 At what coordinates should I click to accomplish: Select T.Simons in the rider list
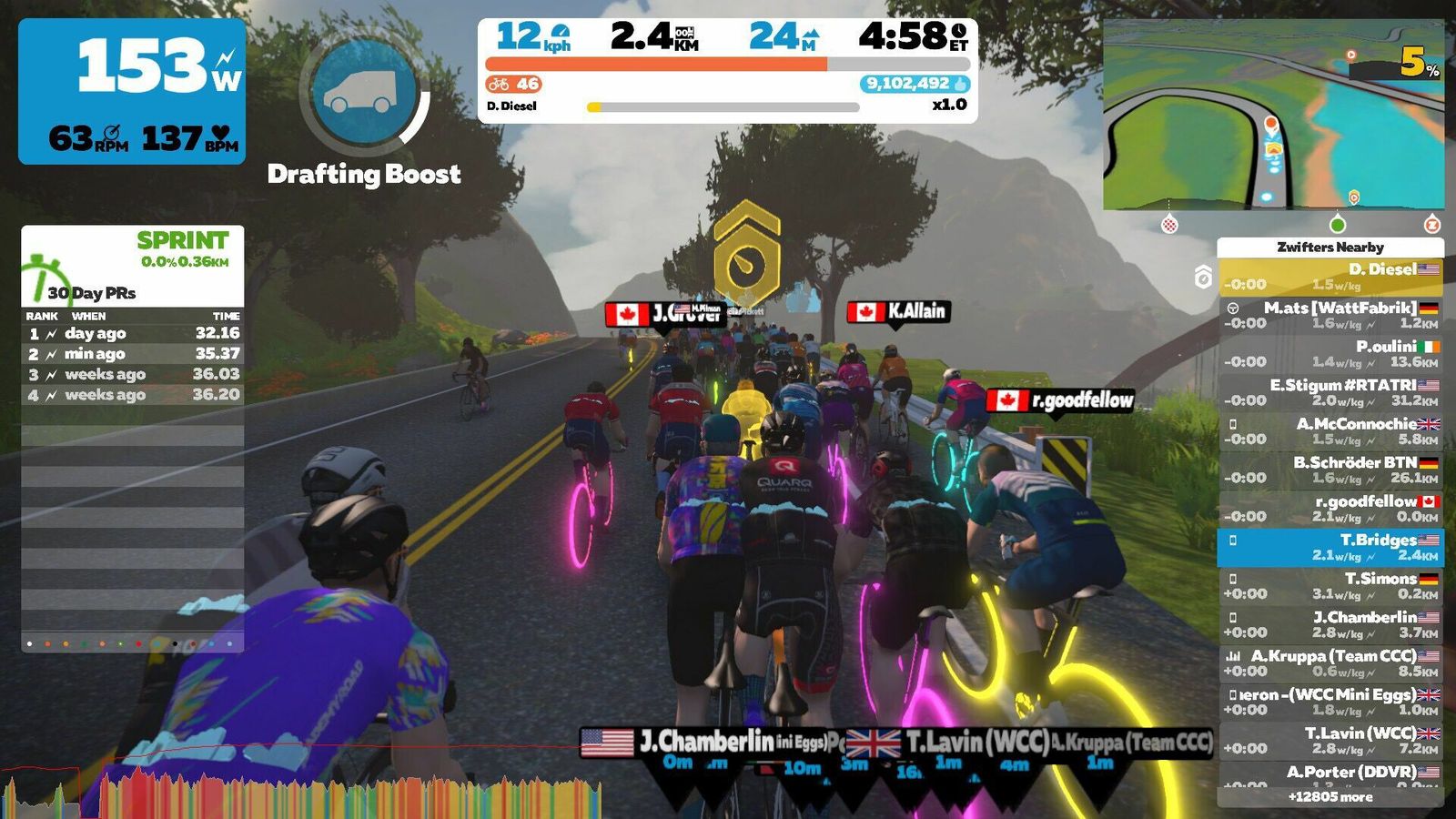(1330, 586)
